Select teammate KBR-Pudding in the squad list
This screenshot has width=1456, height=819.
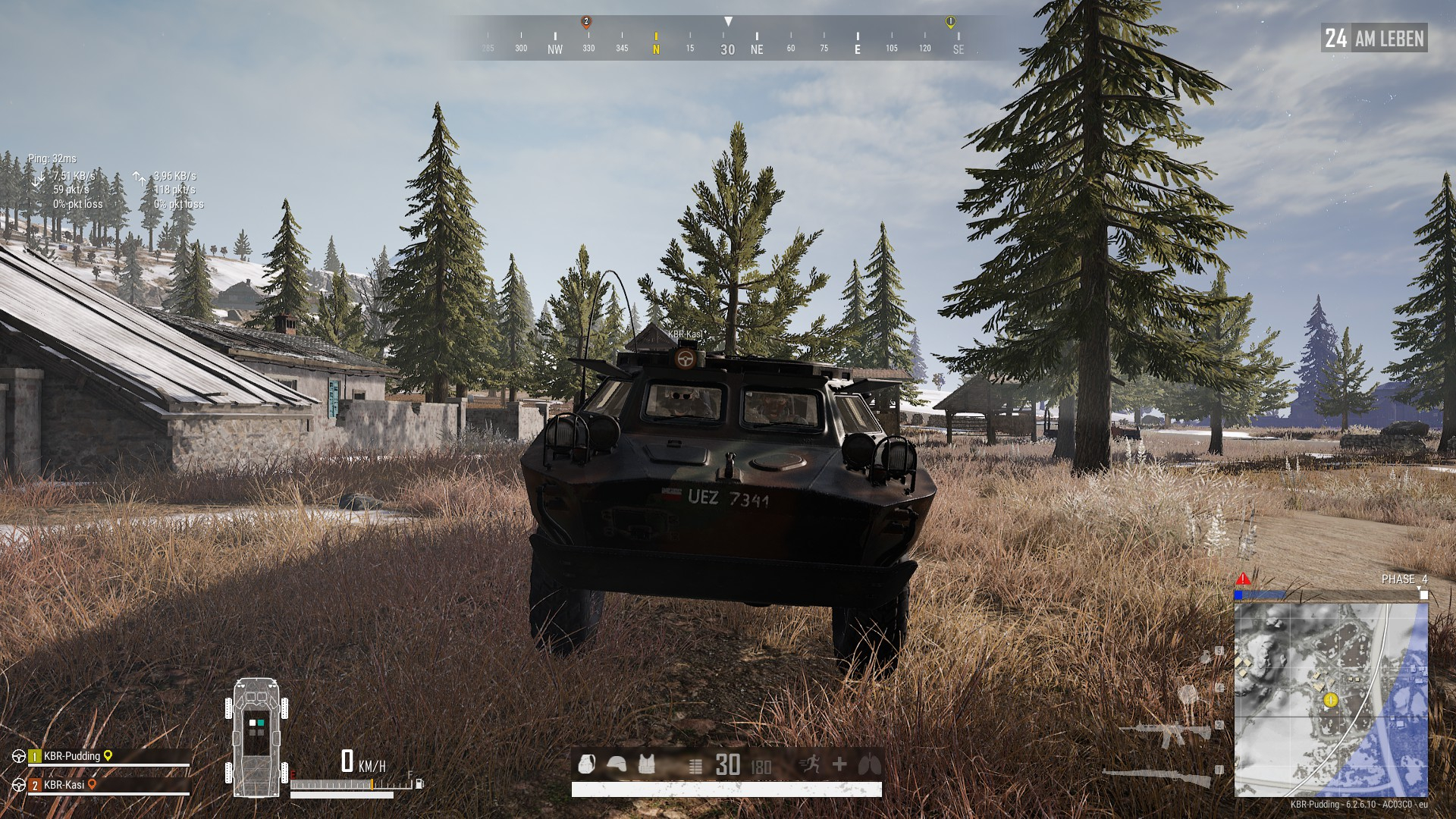pos(72,756)
